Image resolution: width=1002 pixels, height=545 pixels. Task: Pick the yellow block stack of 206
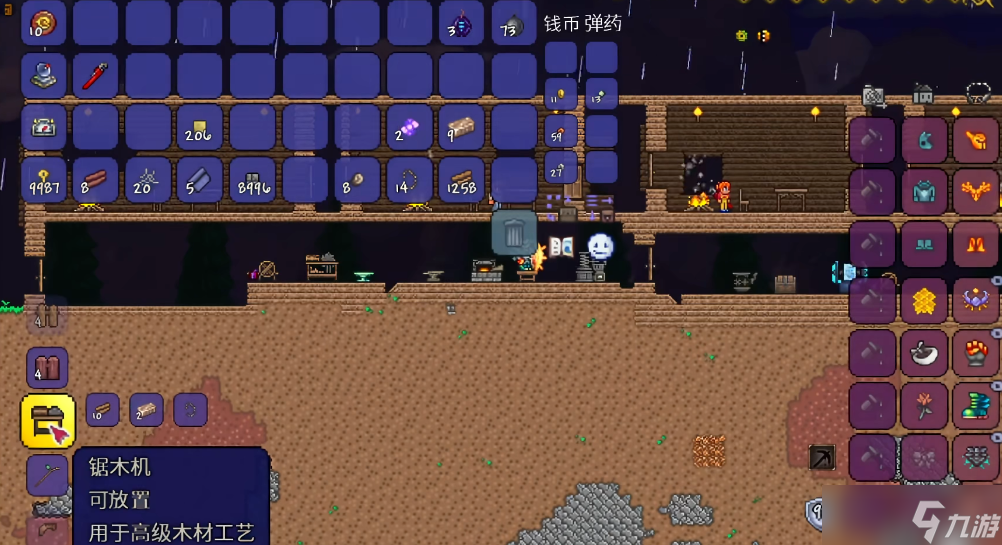coord(201,128)
